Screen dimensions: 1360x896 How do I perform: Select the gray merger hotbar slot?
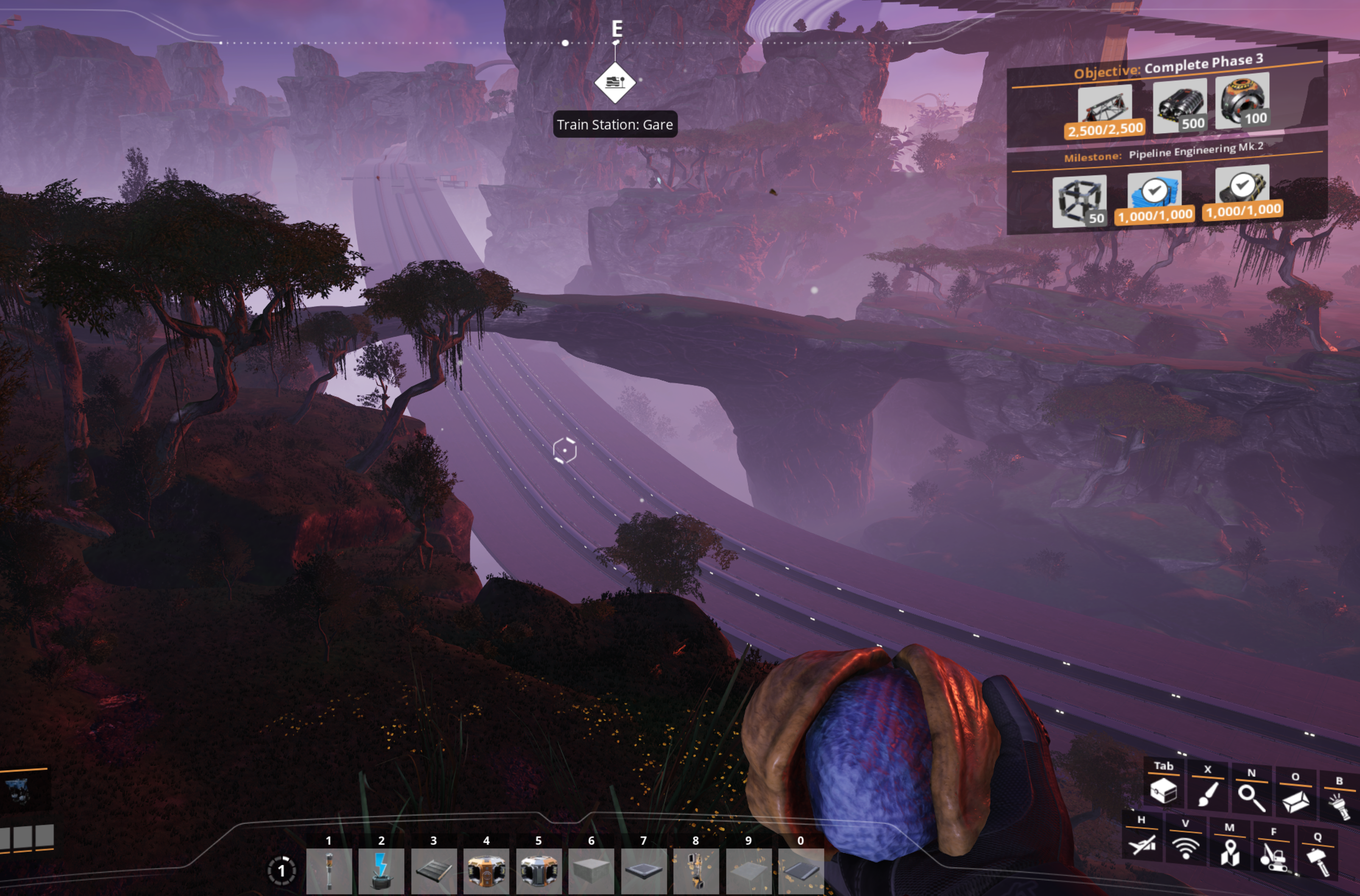click(539, 870)
